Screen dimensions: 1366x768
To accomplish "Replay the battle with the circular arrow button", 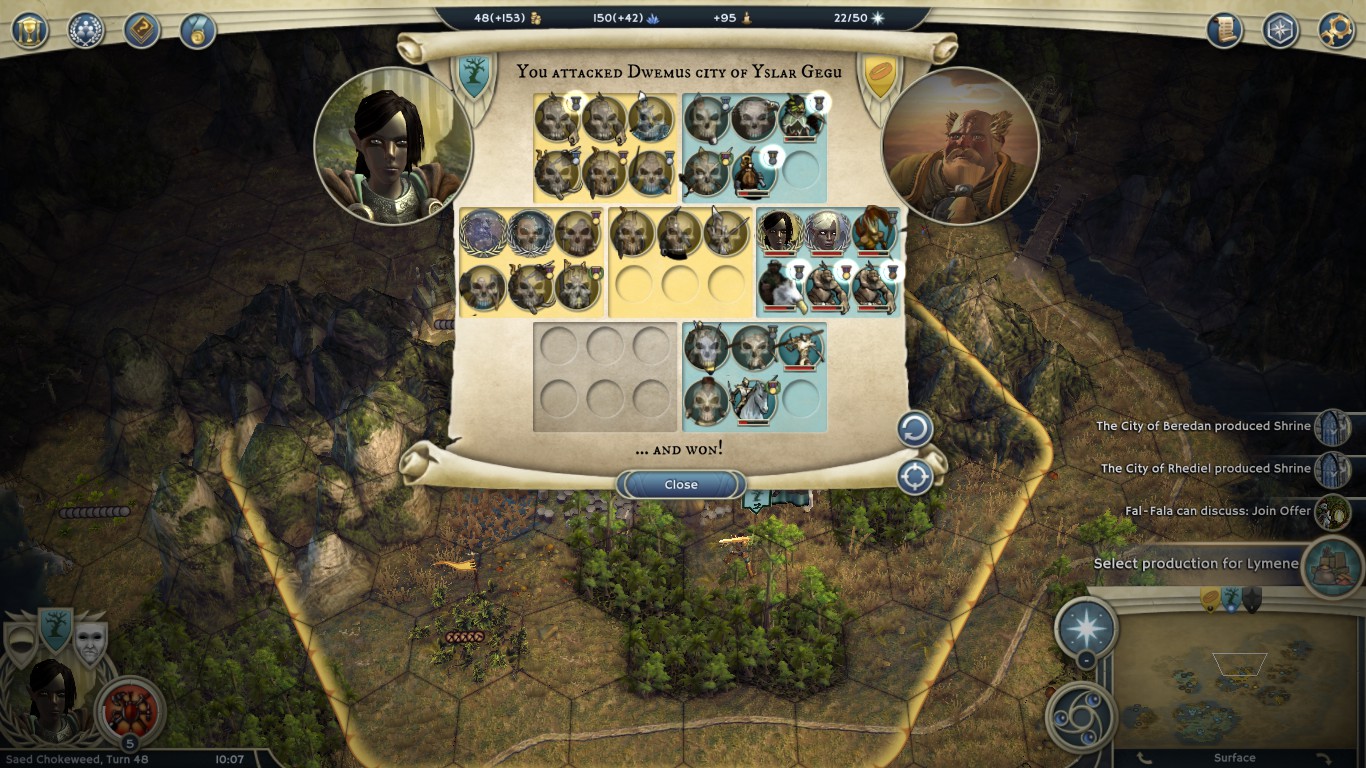I will point(914,430).
